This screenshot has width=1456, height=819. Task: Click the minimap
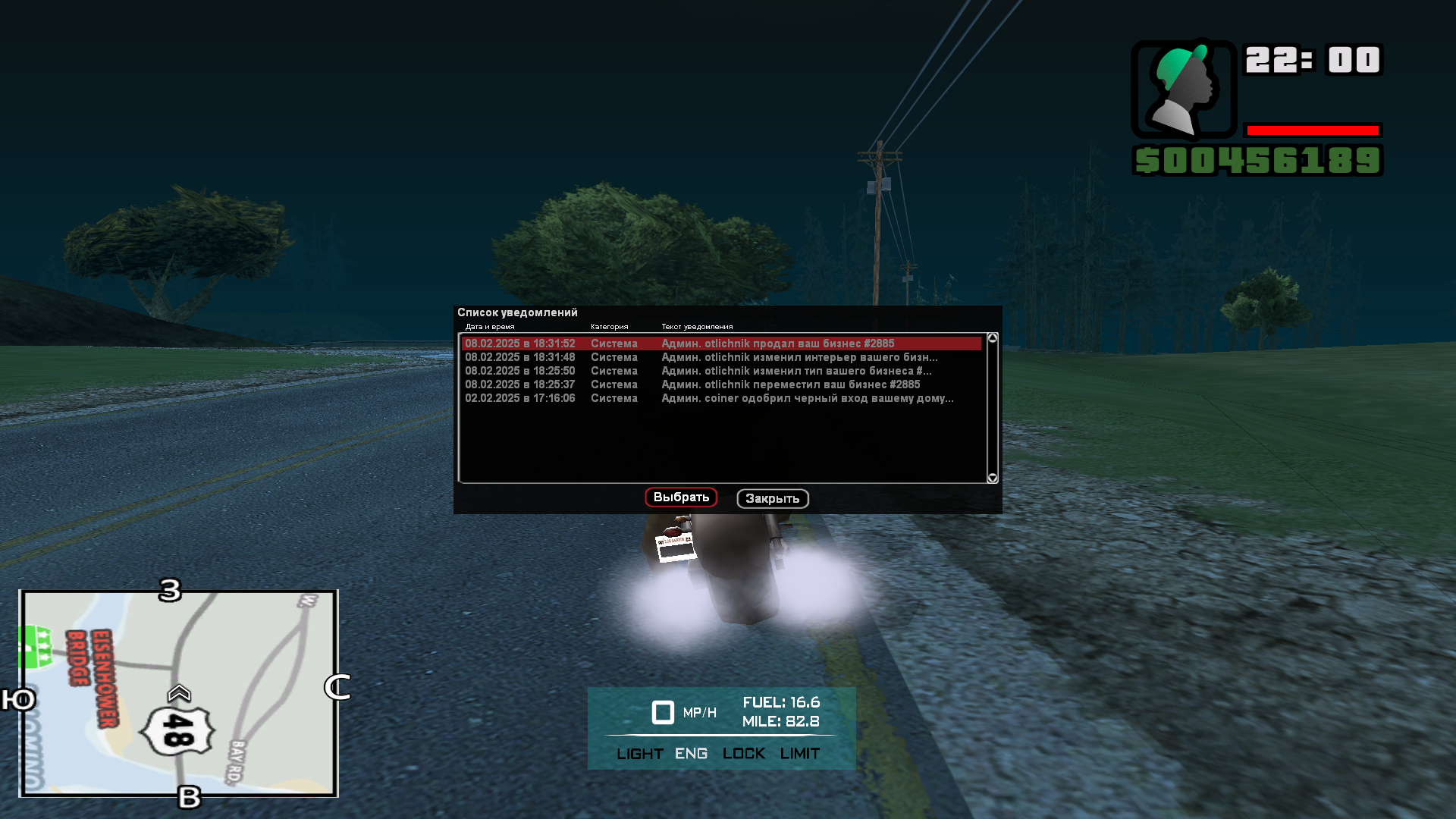pos(179,693)
